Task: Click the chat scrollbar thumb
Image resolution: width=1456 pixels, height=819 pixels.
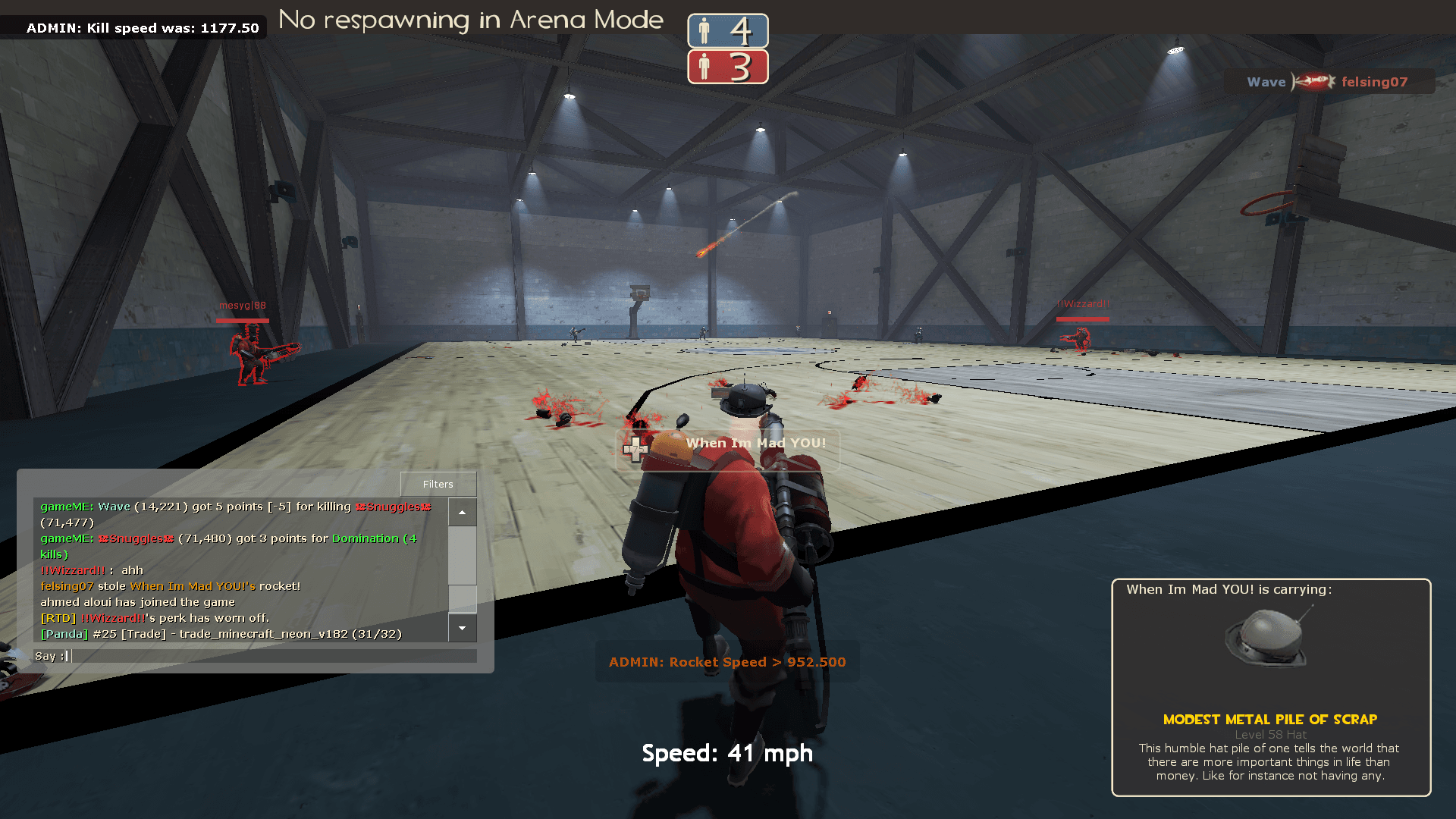Action: tap(462, 598)
